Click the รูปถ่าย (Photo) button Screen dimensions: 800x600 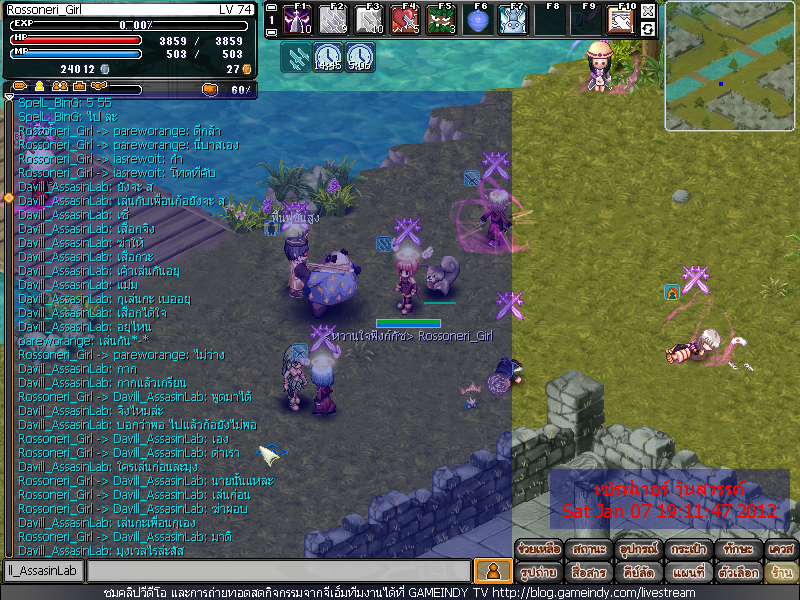tap(538, 573)
